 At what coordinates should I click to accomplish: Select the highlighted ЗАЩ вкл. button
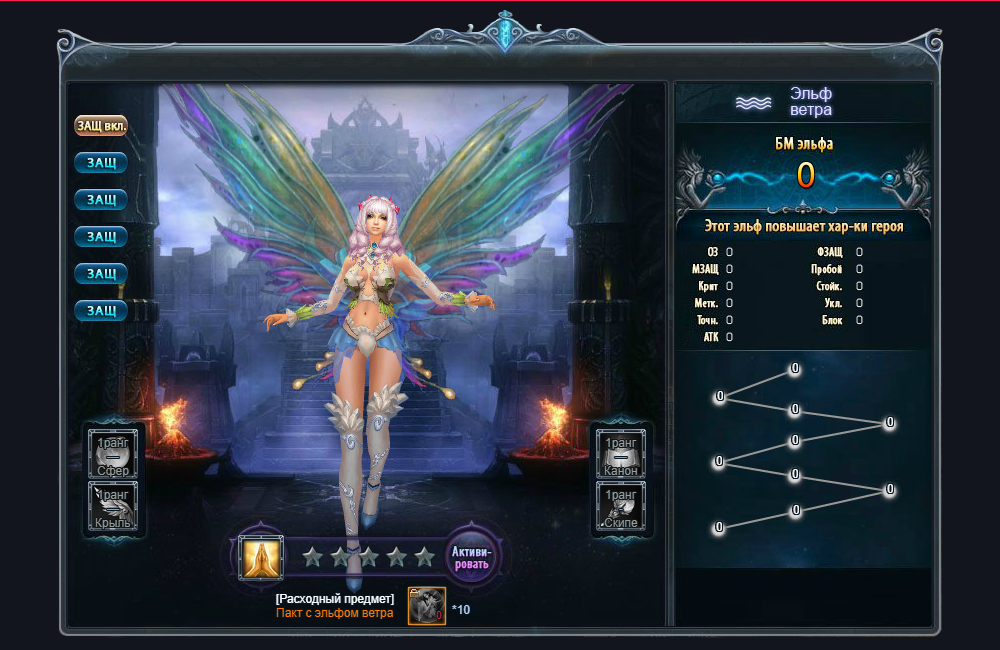coord(100,127)
